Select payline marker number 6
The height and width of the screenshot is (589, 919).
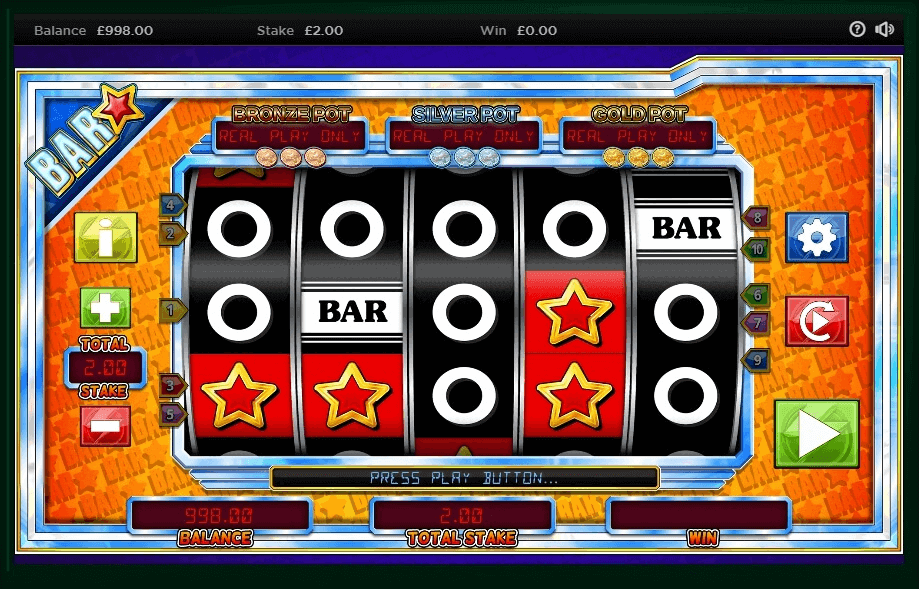pos(756,295)
